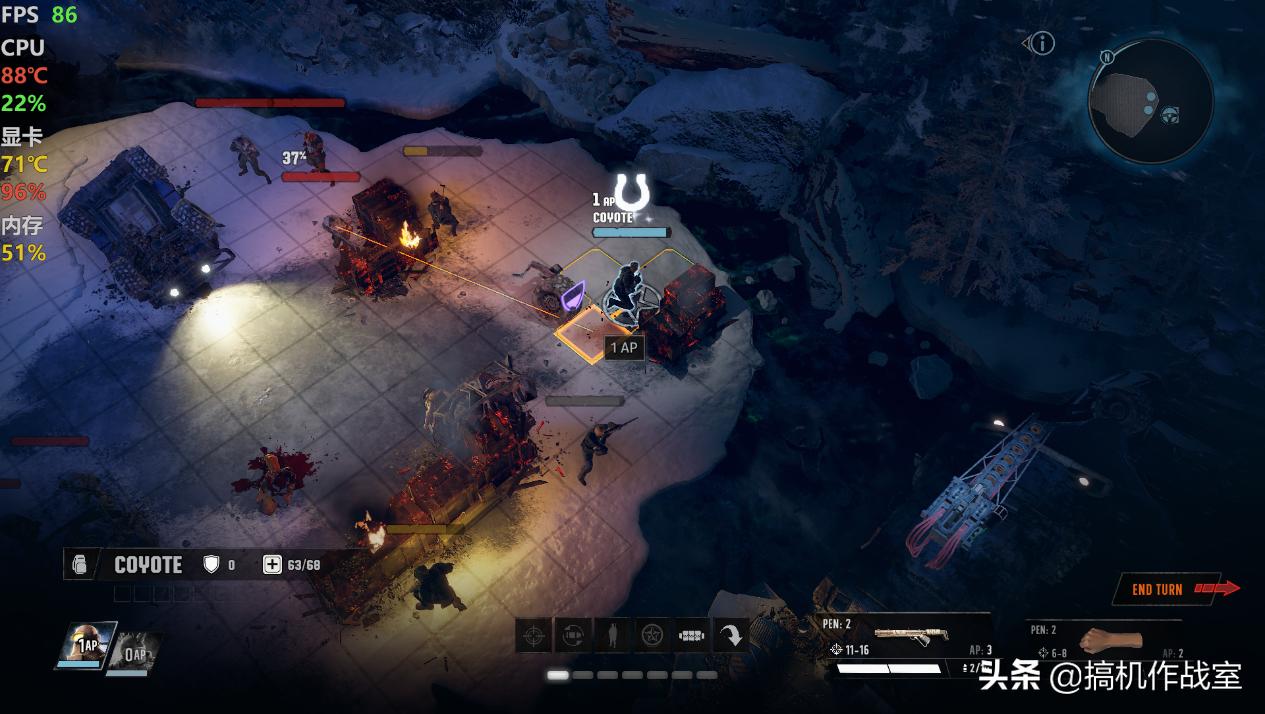Open Coyote's backpack inventory
Screen dimensions: 1265x714
click(80, 565)
